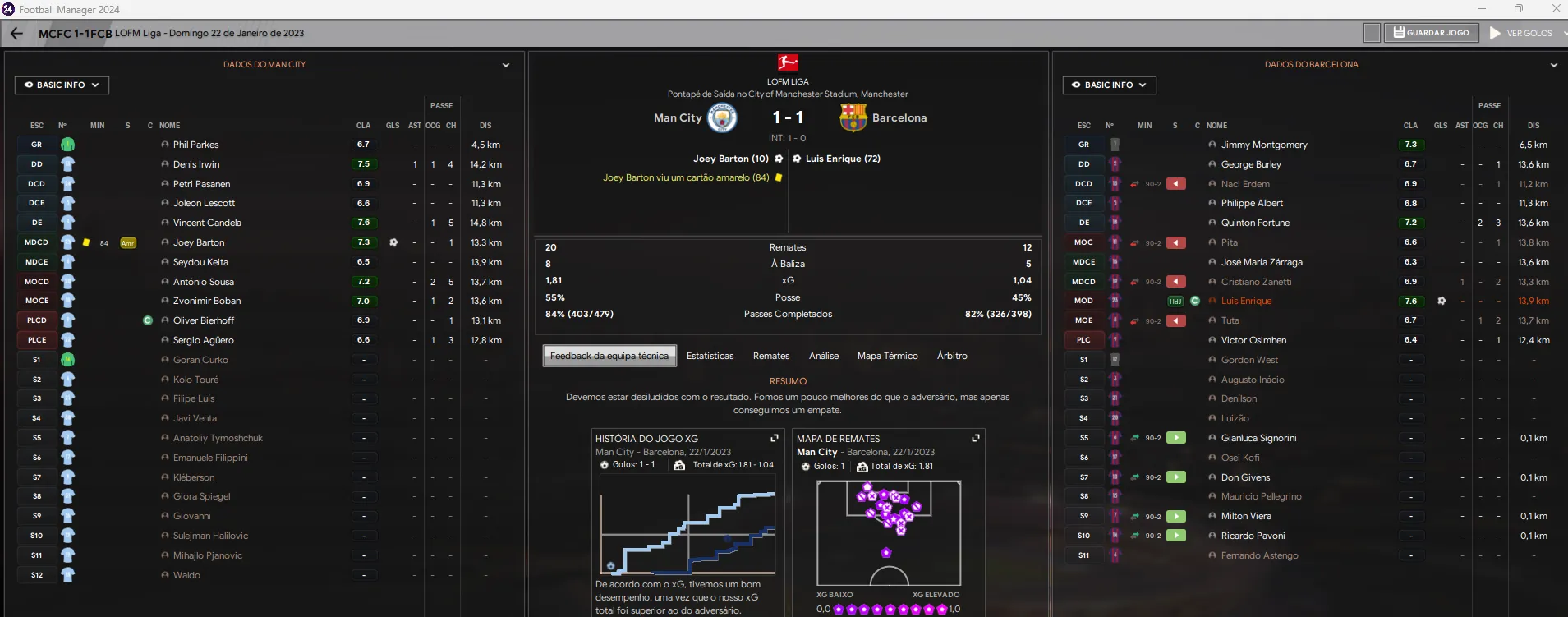Viewport: 1568px width, 617px height.
Task: Go back using the arrow button
Action: (16, 33)
